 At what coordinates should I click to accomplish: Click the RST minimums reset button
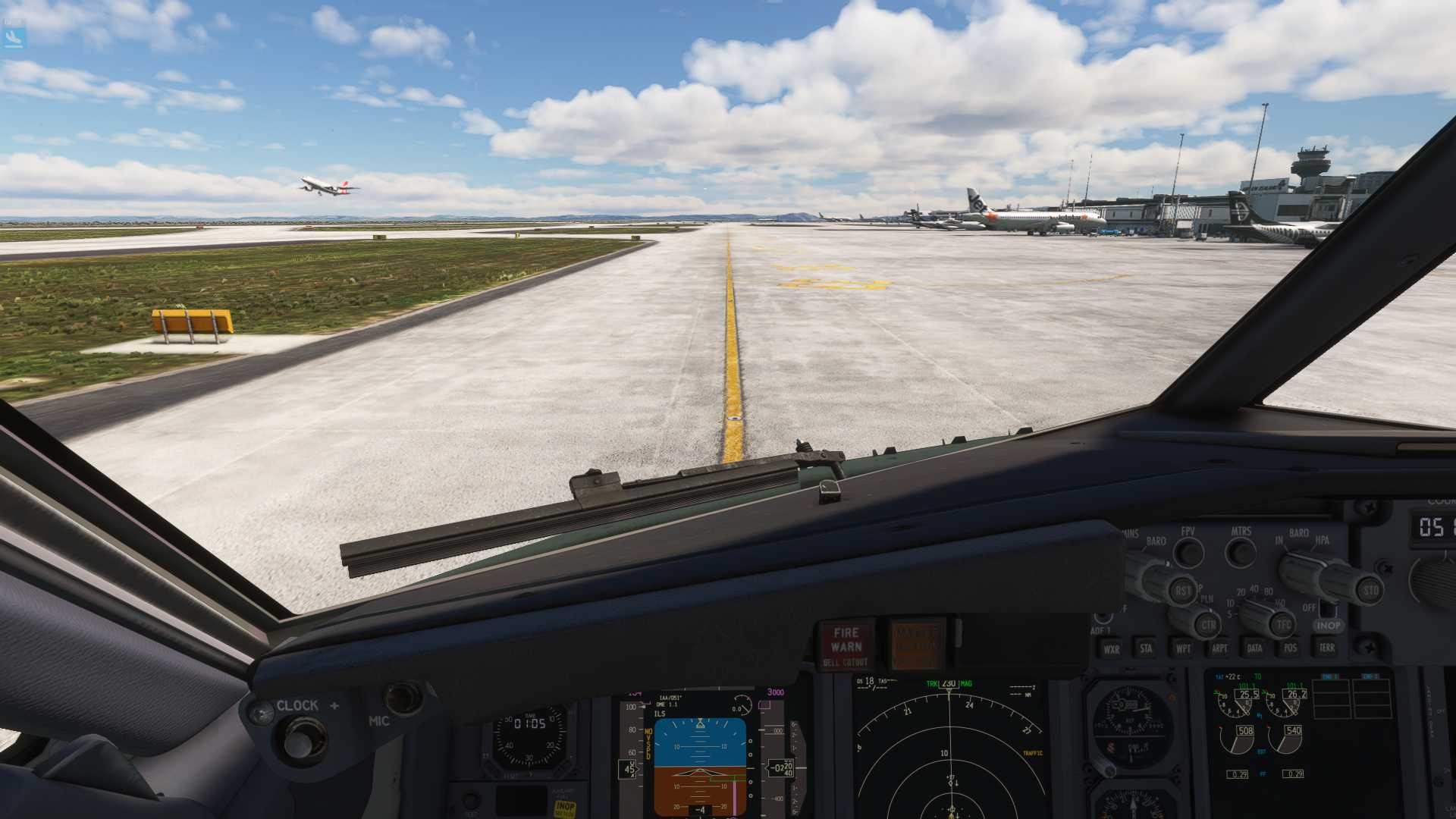1183,590
